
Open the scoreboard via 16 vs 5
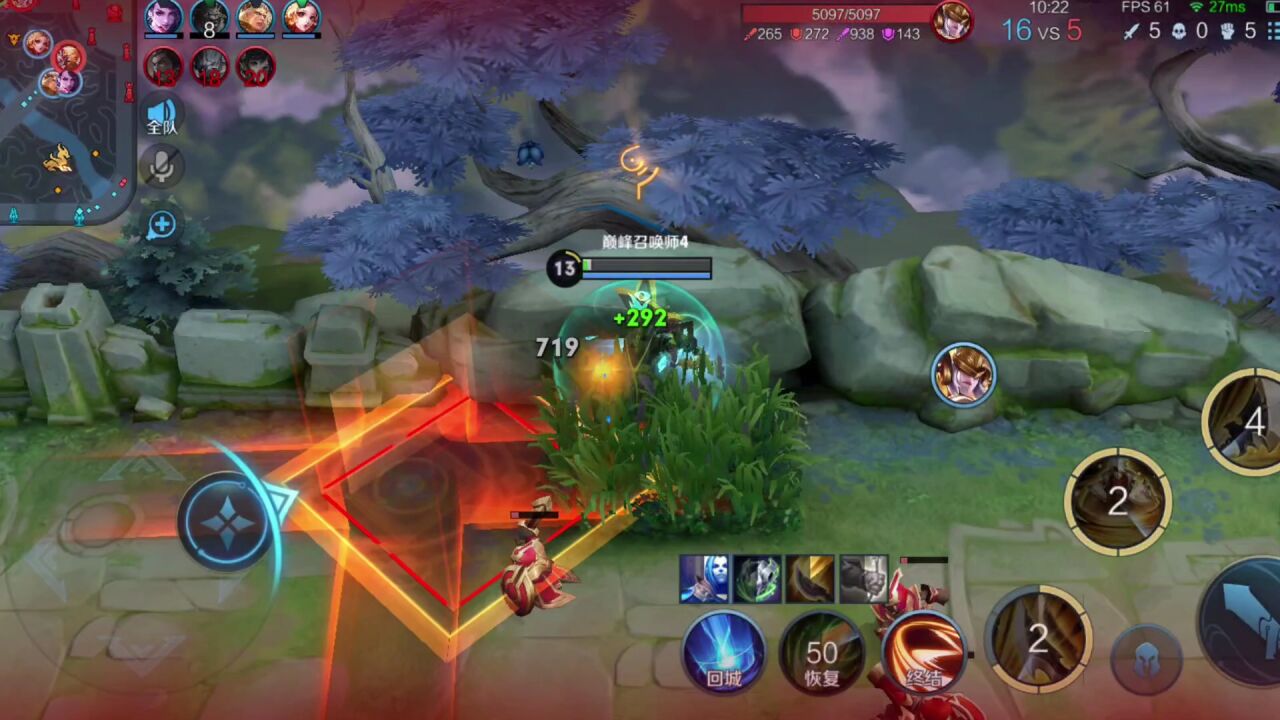point(1041,30)
